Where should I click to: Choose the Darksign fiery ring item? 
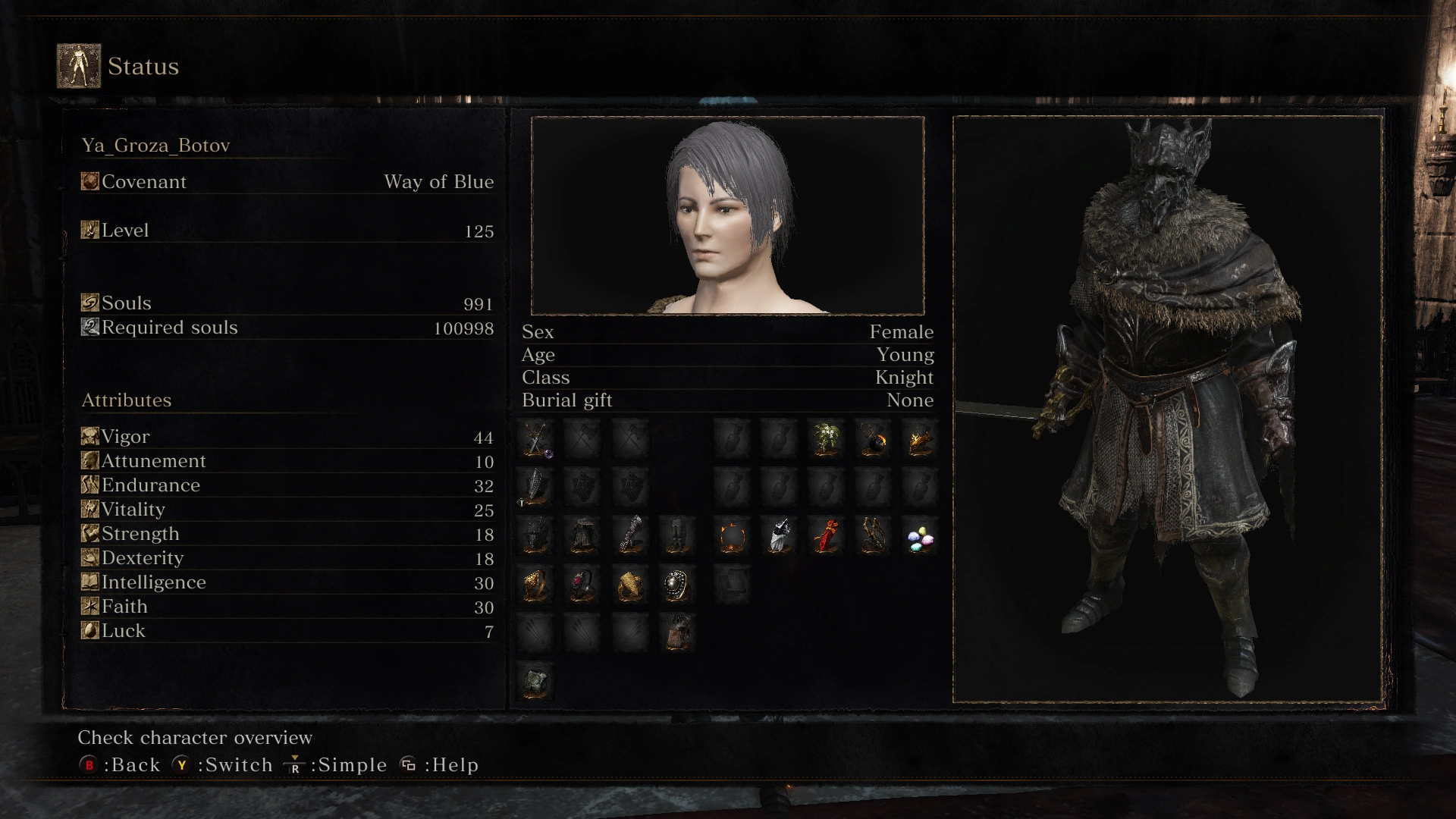pyautogui.click(x=733, y=537)
